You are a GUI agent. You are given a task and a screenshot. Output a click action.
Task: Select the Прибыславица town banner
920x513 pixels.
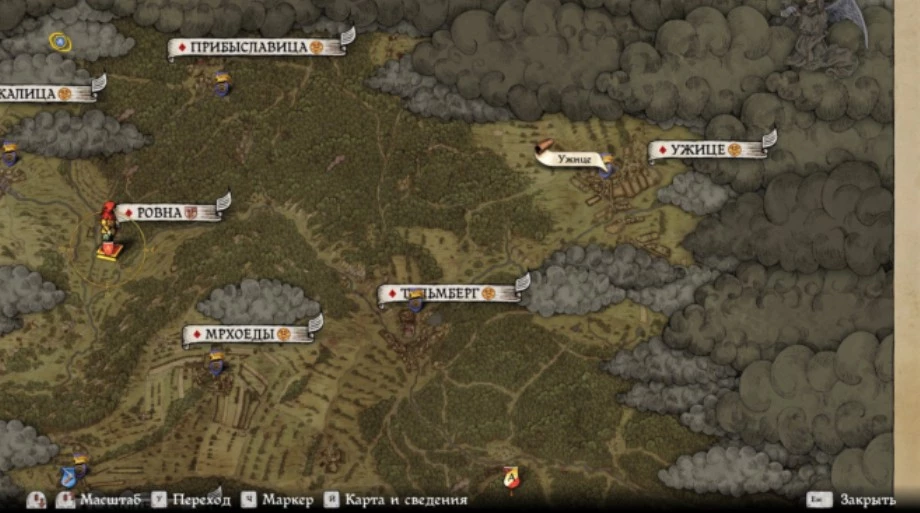point(258,47)
